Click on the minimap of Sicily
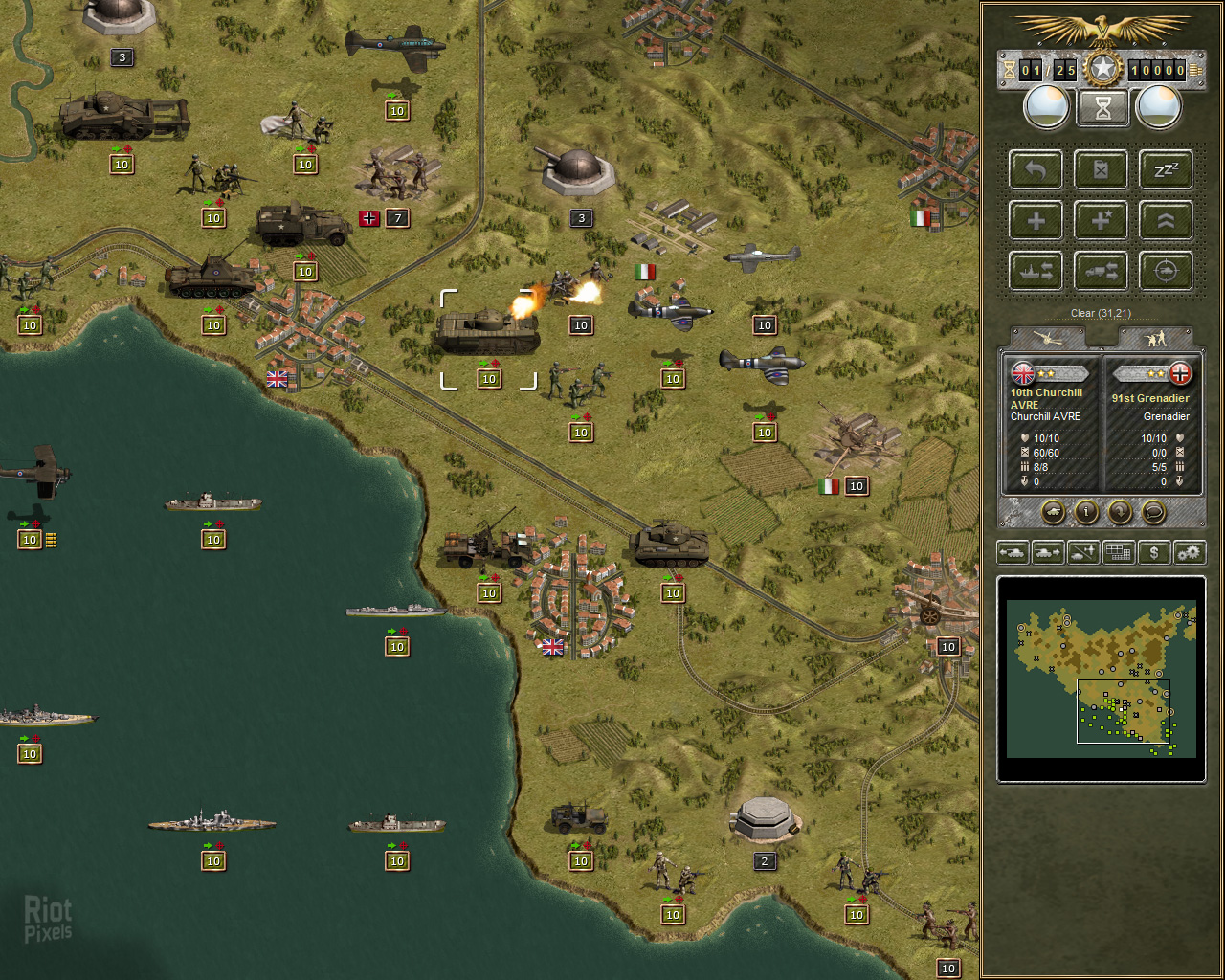The height and width of the screenshot is (980, 1225). [x=1101, y=679]
